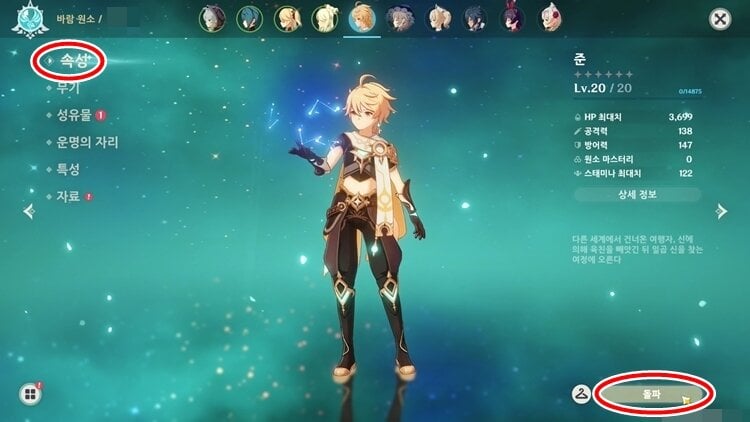750x422 pixels.
Task: Select the 속성 (Attributes) menu entry
Action: [x=68, y=62]
